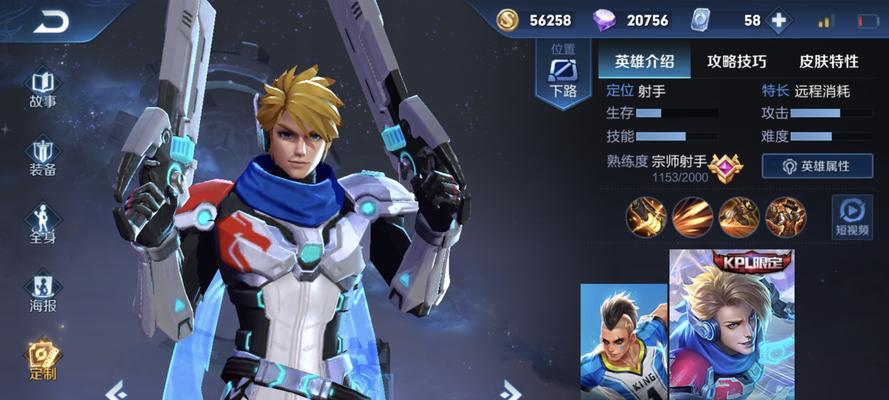889x400 pixels.
Task: Switch to the 攻略技巧 strategy tab
Action: coord(736,61)
